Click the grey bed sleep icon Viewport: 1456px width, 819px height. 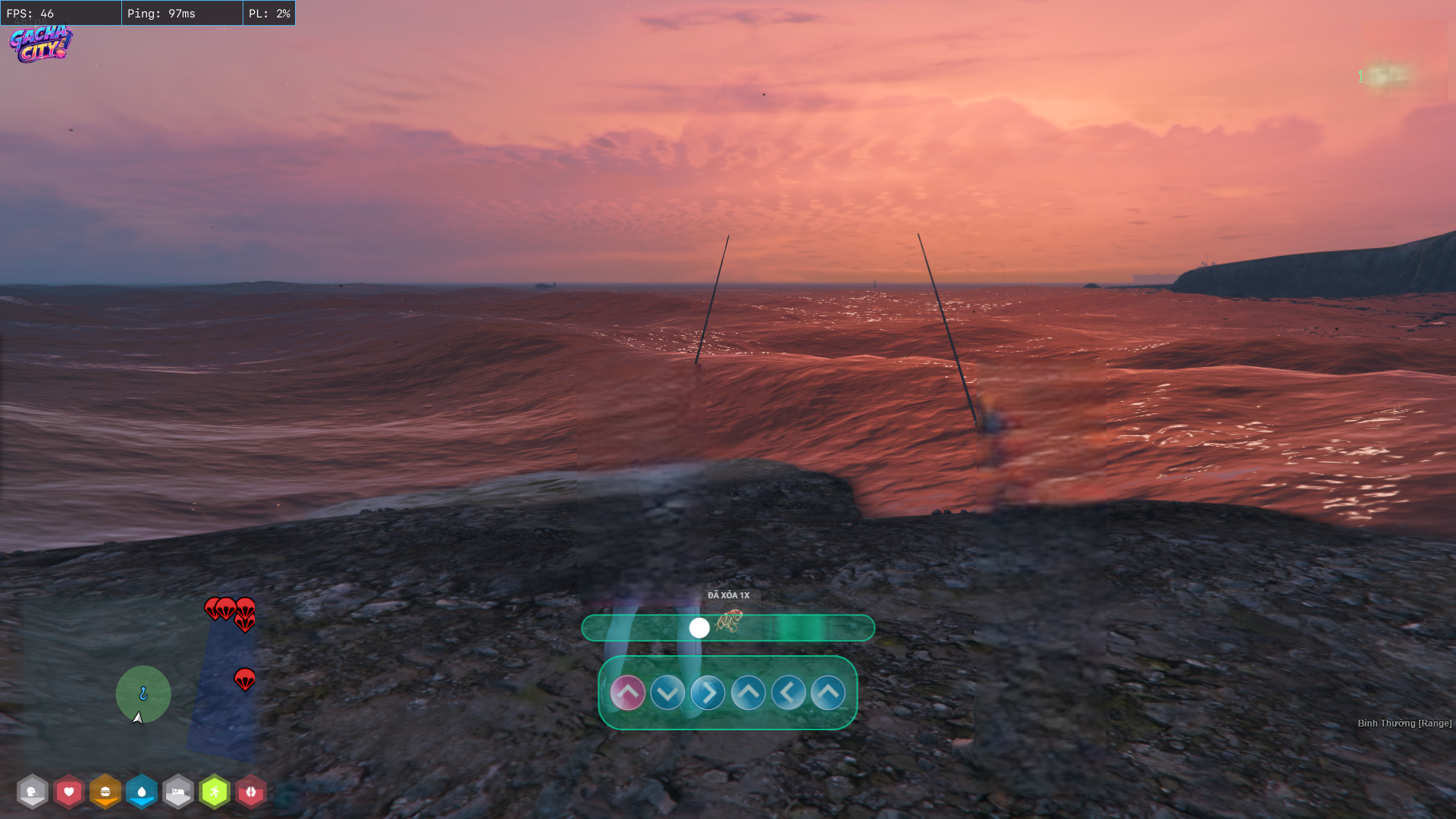pos(178,792)
